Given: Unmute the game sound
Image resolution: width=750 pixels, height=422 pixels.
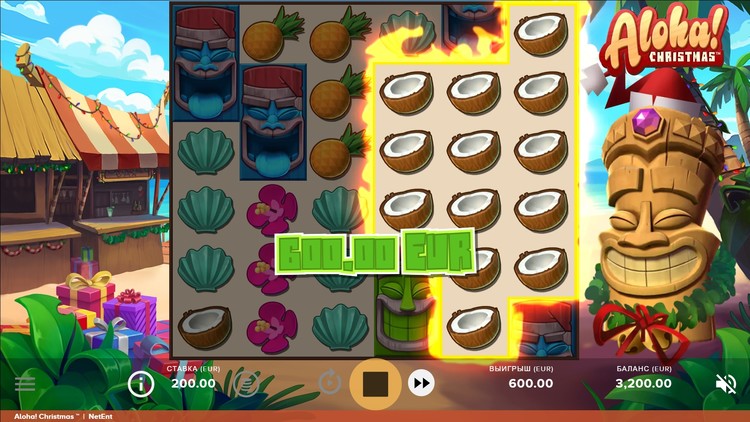Looking at the screenshot, I should pos(726,383).
